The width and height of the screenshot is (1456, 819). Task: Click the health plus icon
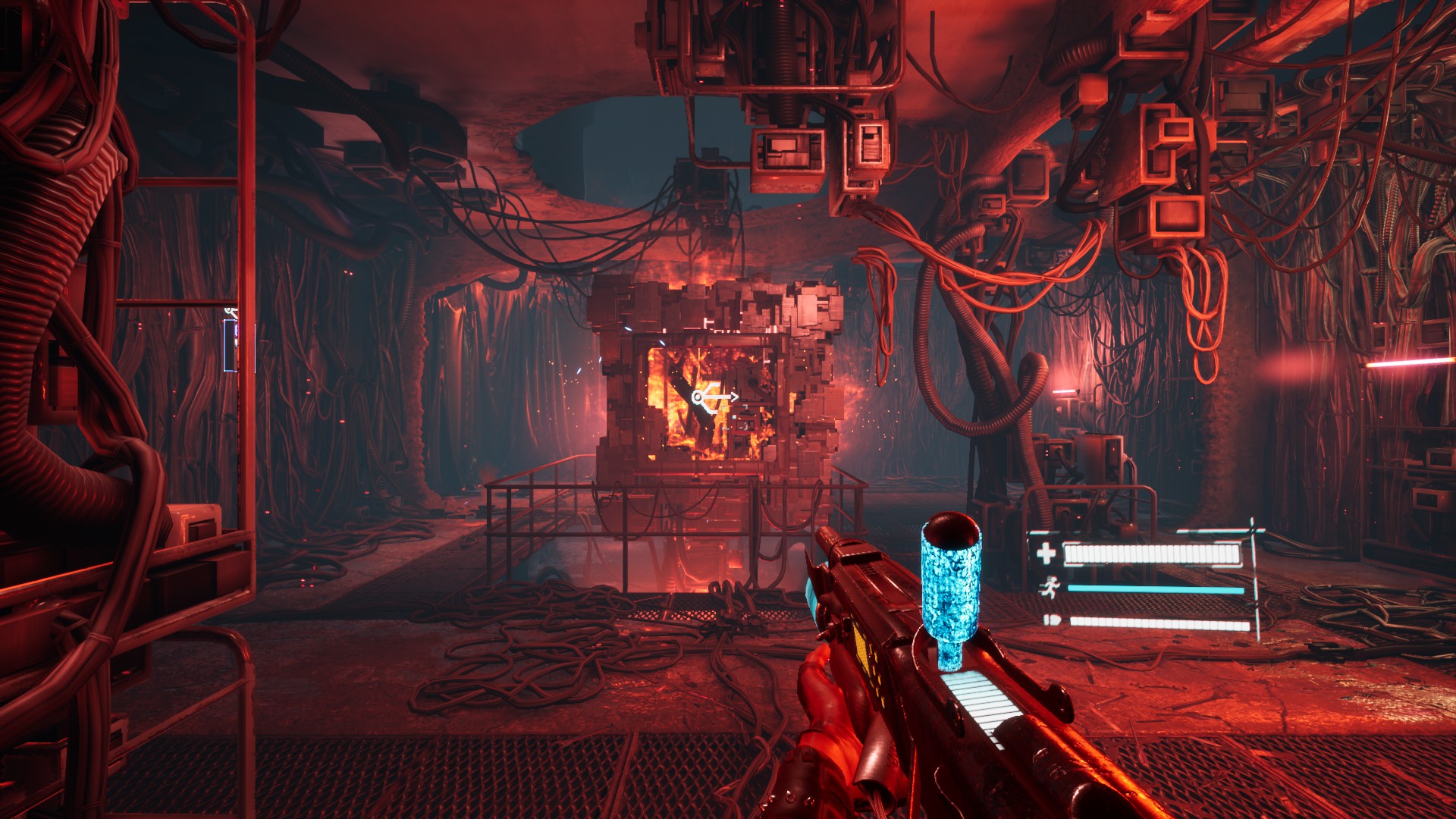1046,554
